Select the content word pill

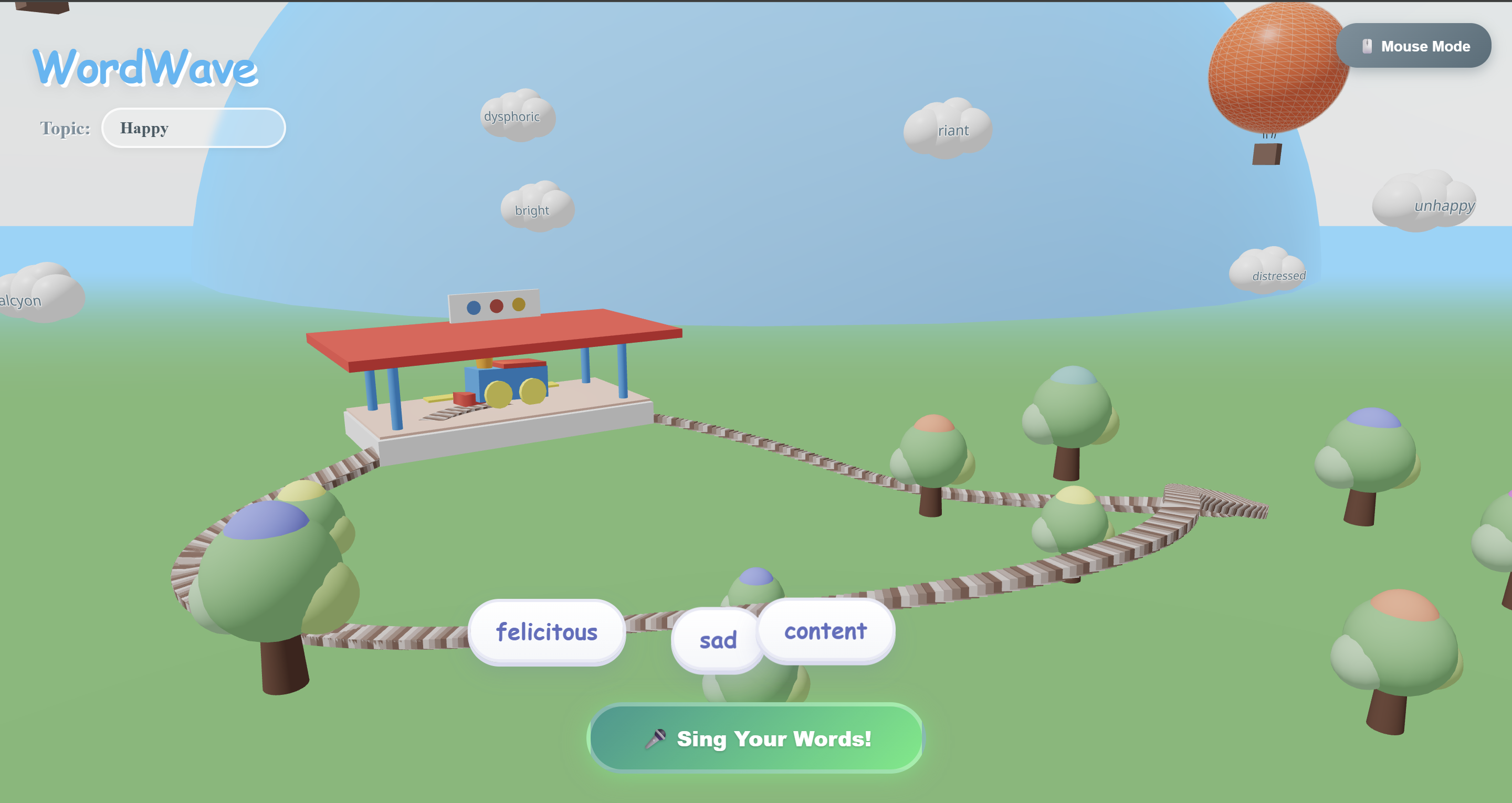pyautogui.click(x=825, y=631)
